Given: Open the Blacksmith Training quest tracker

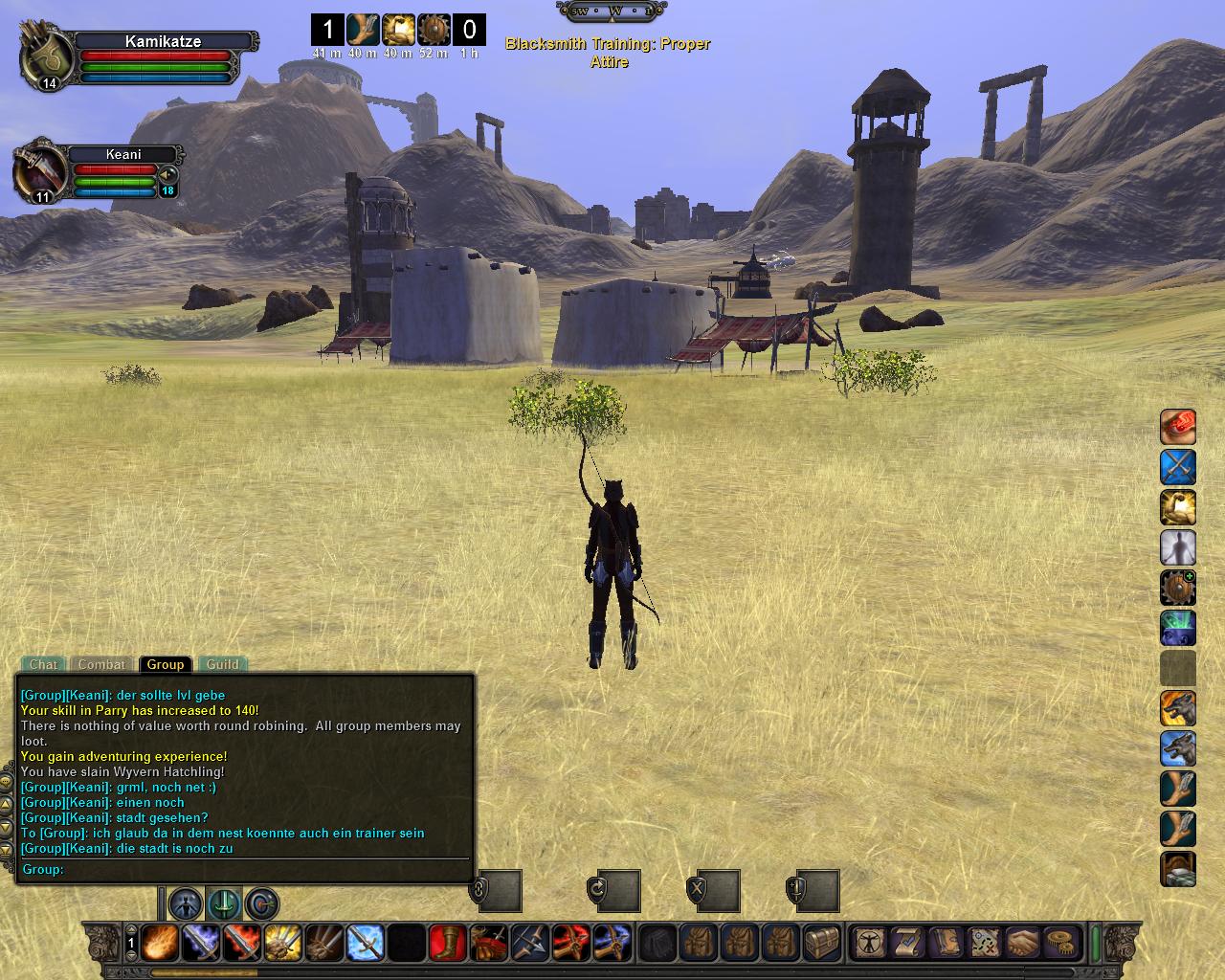Looking at the screenshot, I should click(608, 53).
